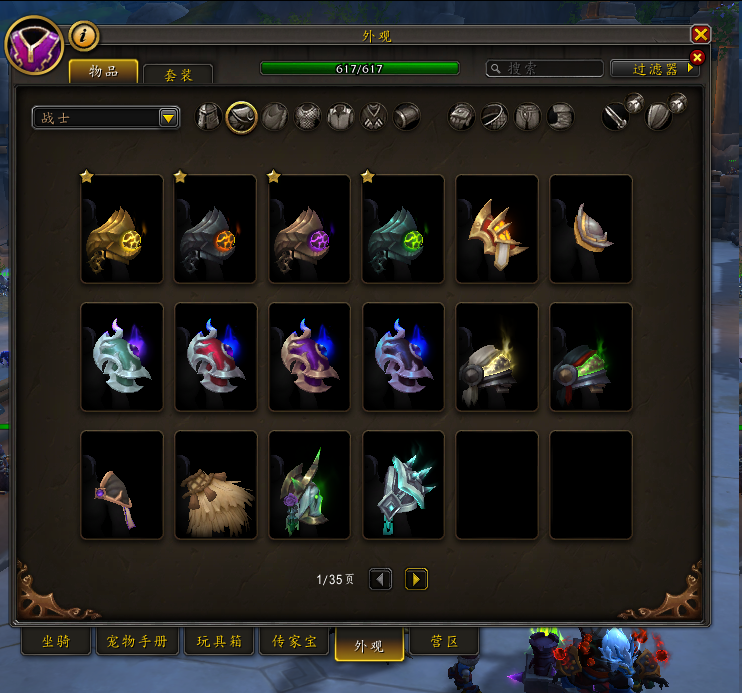Close the Appearances window

(700, 34)
